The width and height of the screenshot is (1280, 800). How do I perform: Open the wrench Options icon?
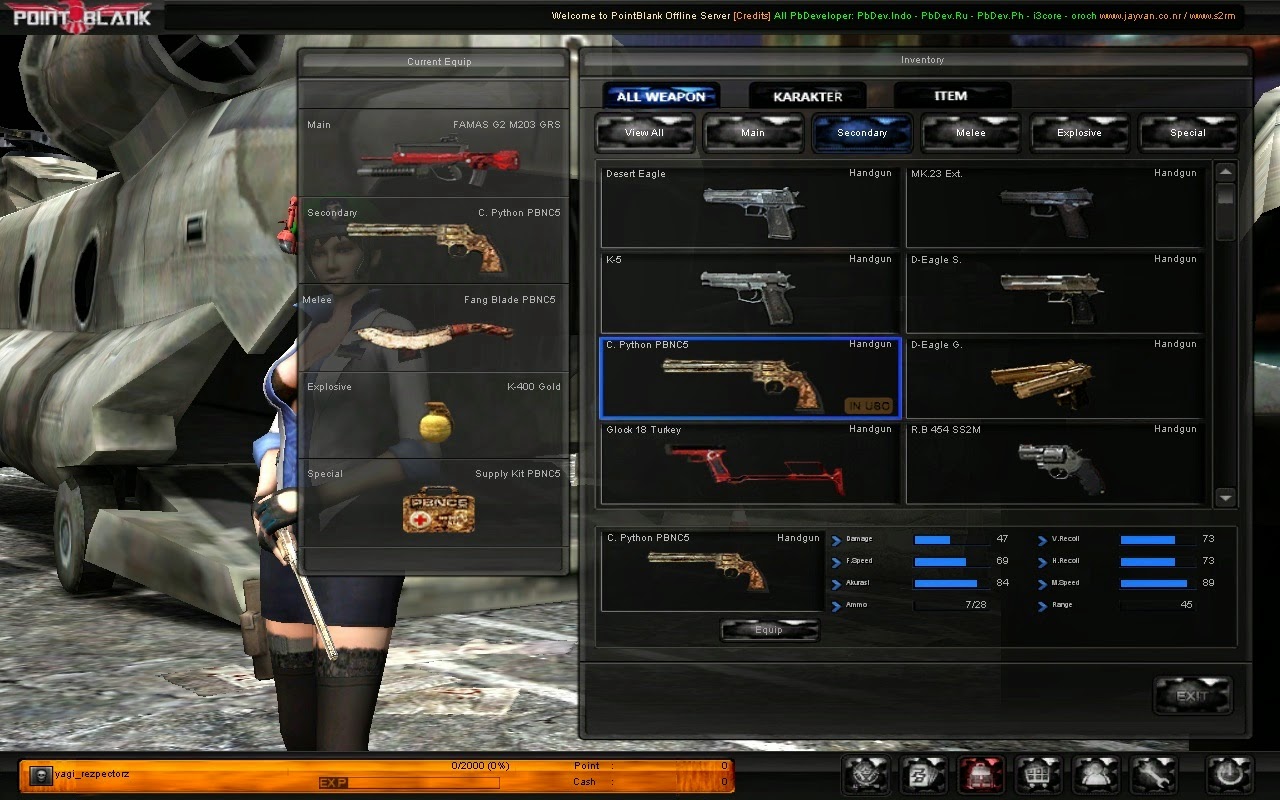[1153, 773]
